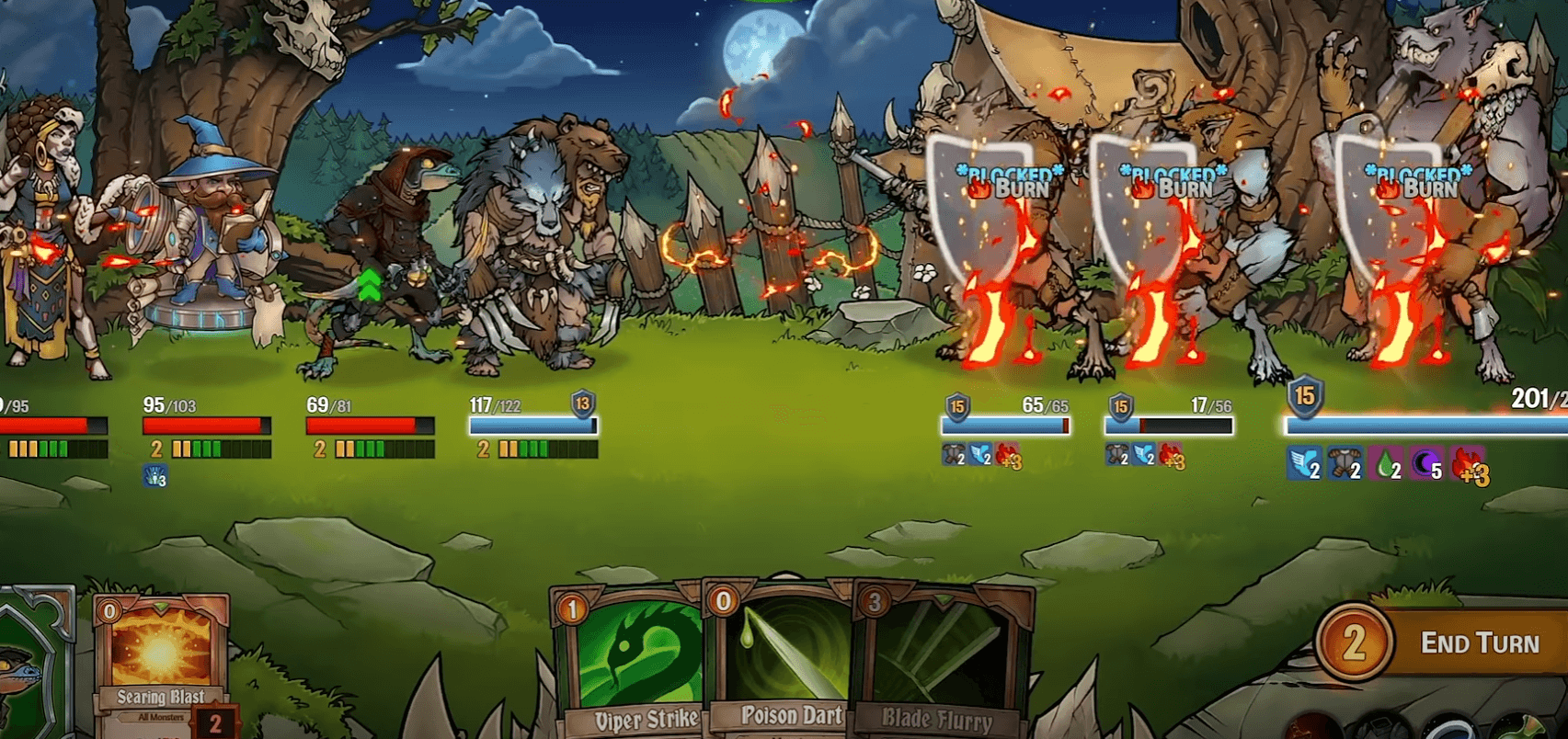Inspect the purple moon status icon
Viewport: 1568px width, 739px height.
click(x=1425, y=465)
